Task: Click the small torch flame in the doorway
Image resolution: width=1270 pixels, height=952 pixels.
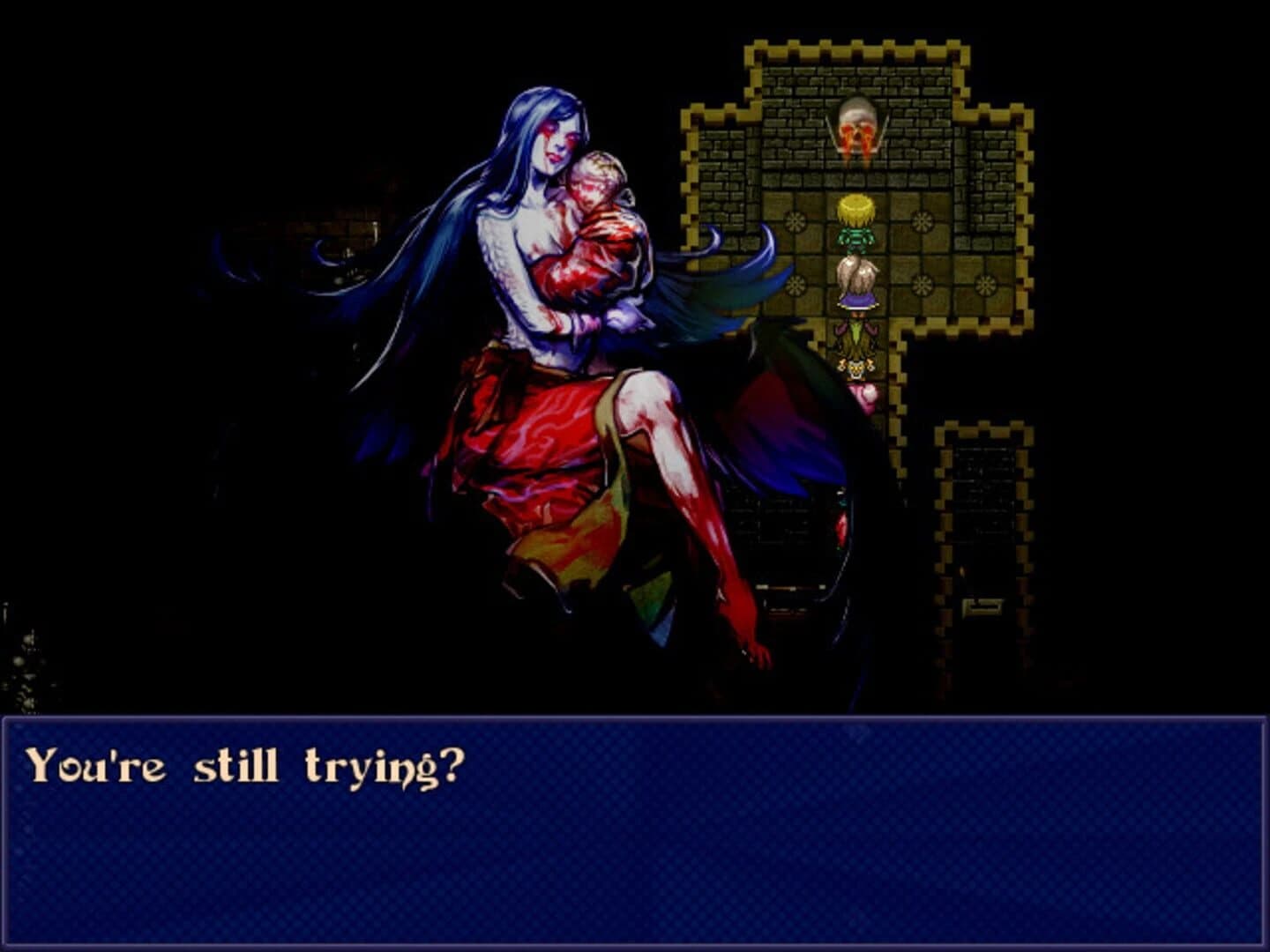Action: point(961,571)
